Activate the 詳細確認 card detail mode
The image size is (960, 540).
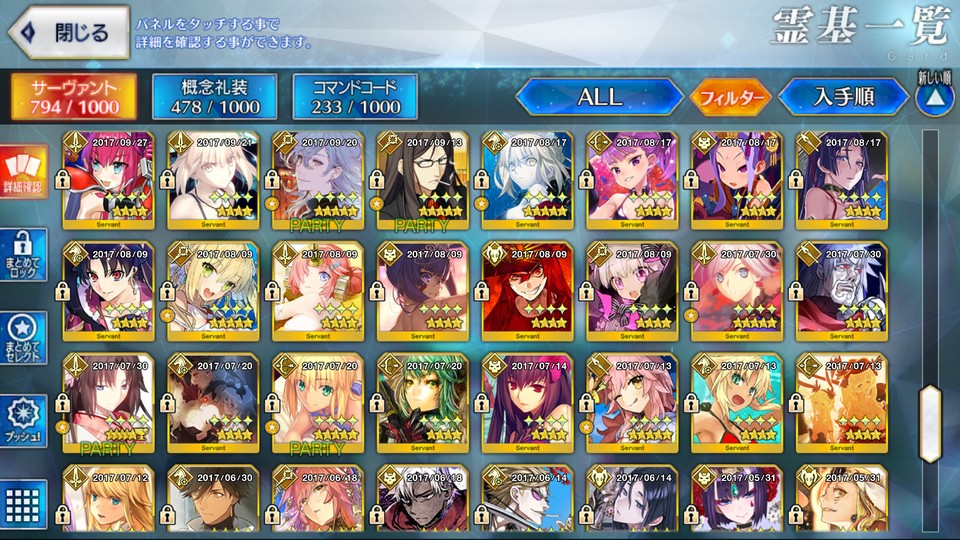pyautogui.click(x=23, y=171)
